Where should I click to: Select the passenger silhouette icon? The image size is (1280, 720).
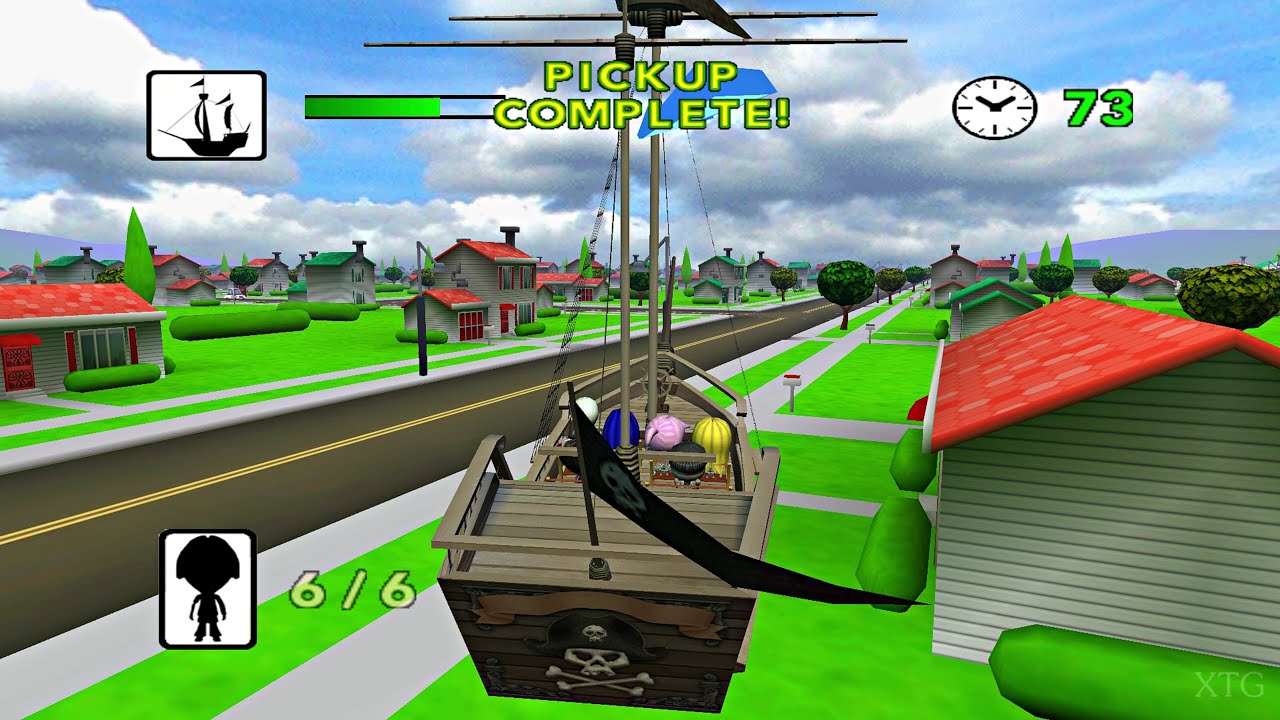click(207, 589)
